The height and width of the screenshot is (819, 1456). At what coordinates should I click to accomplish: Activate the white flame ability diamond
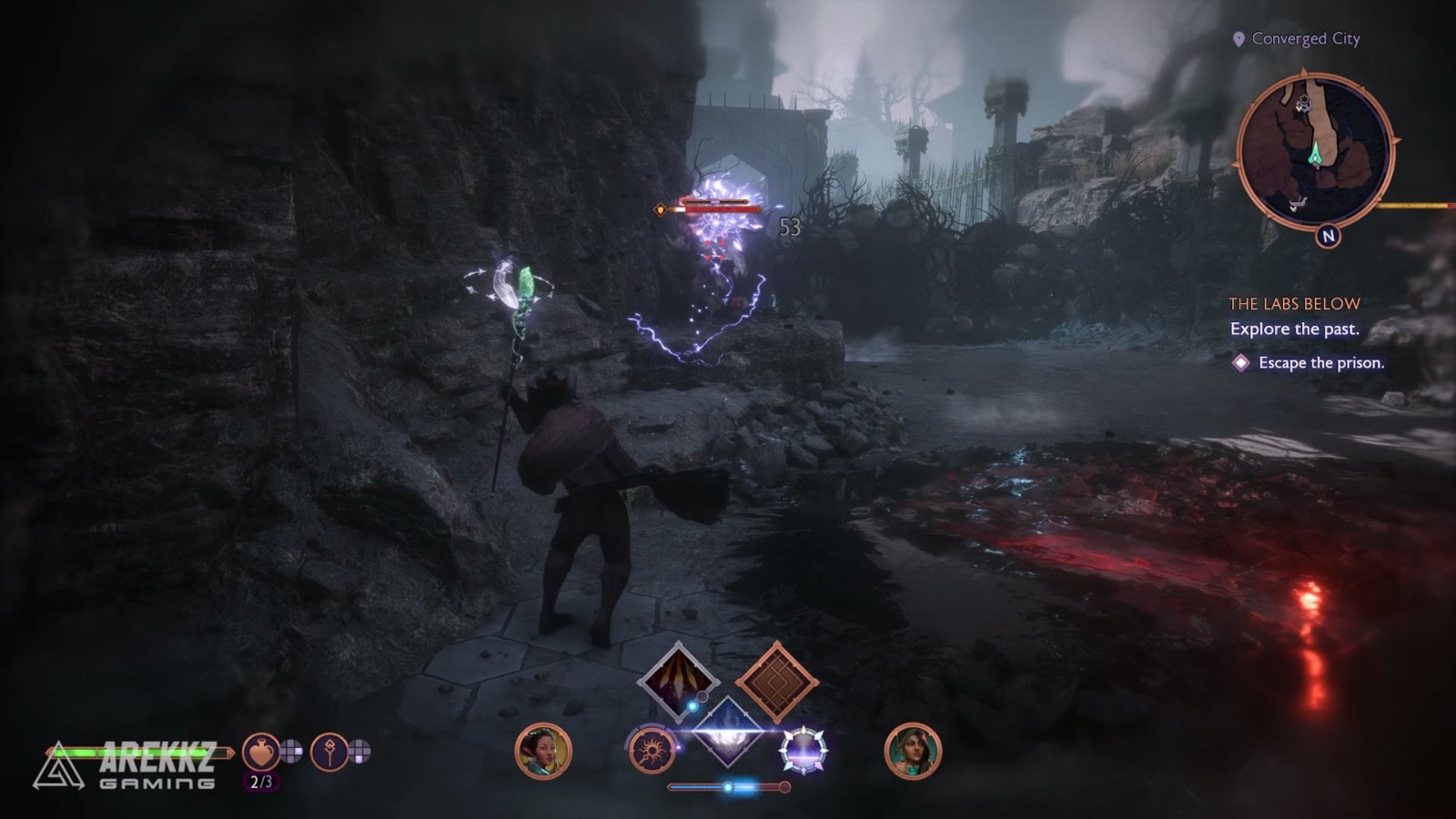pyautogui.click(x=727, y=731)
